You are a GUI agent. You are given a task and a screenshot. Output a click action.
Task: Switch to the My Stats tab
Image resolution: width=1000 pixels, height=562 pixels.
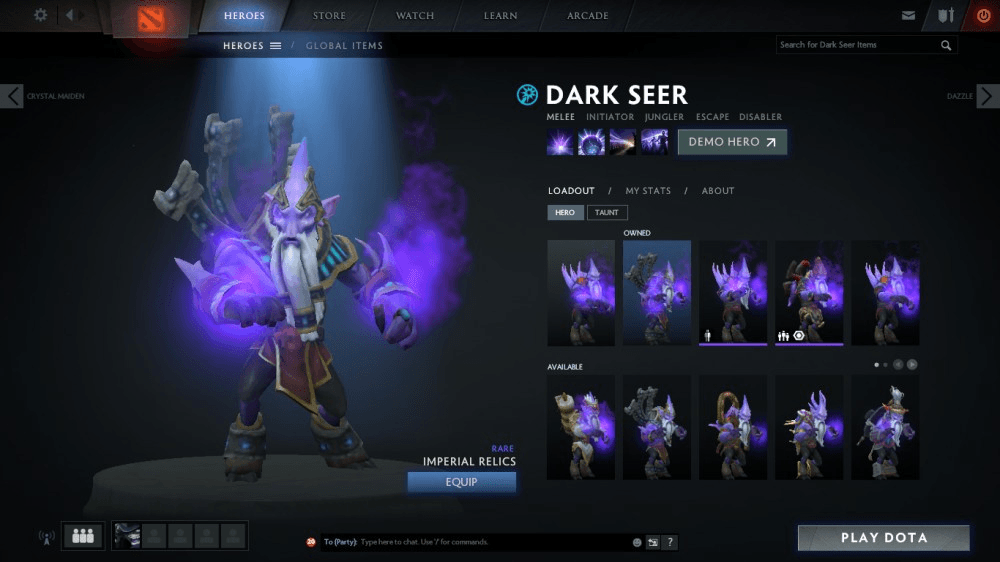click(648, 191)
